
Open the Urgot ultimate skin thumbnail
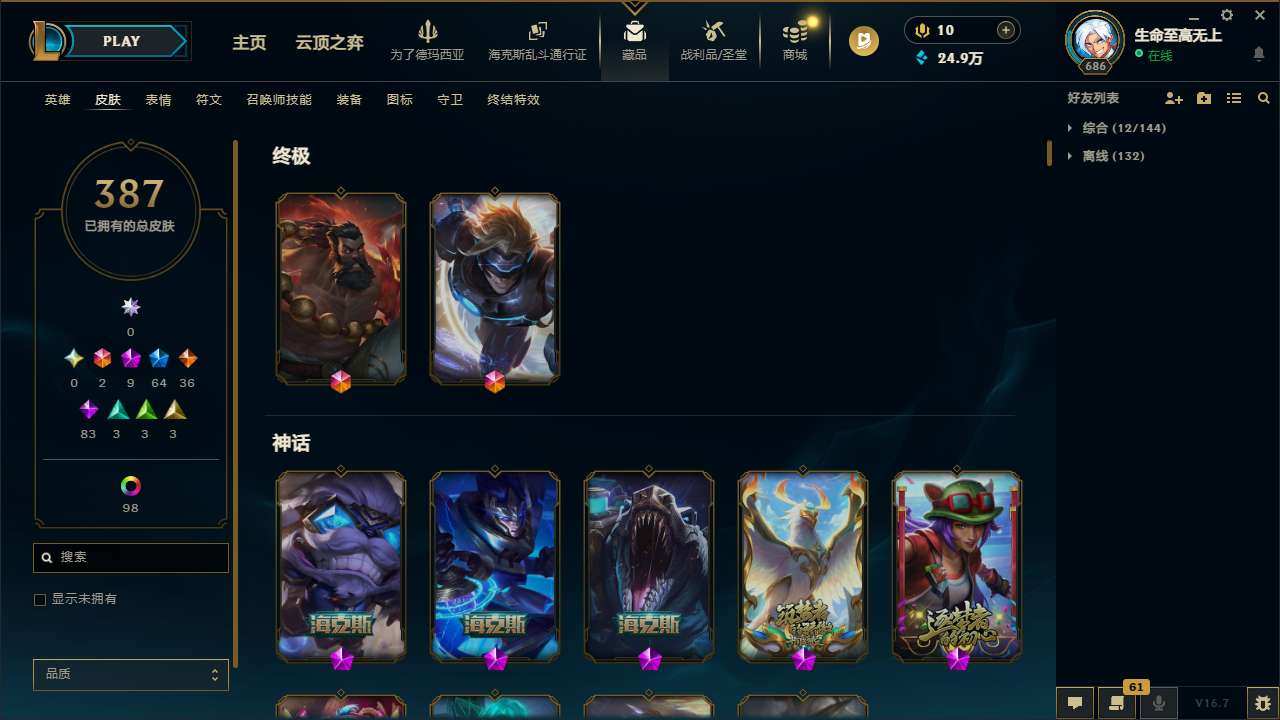pyautogui.click(x=341, y=288)
